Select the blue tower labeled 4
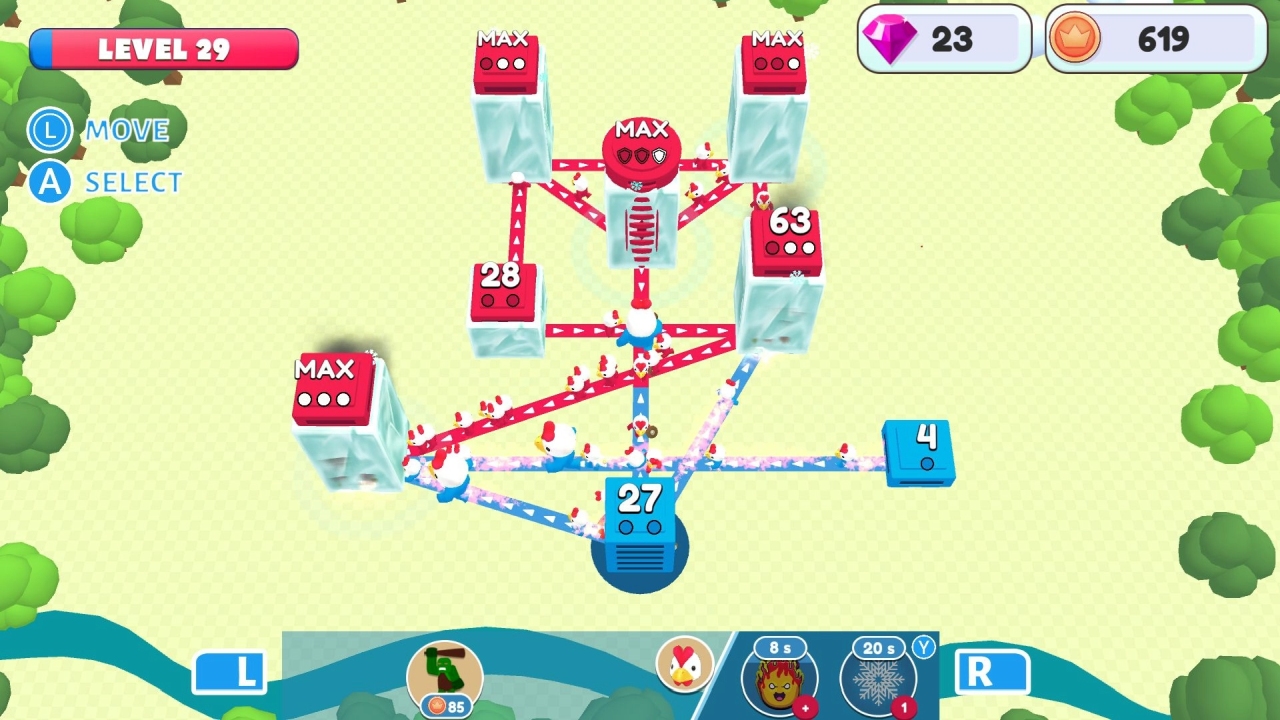1280x720 pixels. (921, 450)
